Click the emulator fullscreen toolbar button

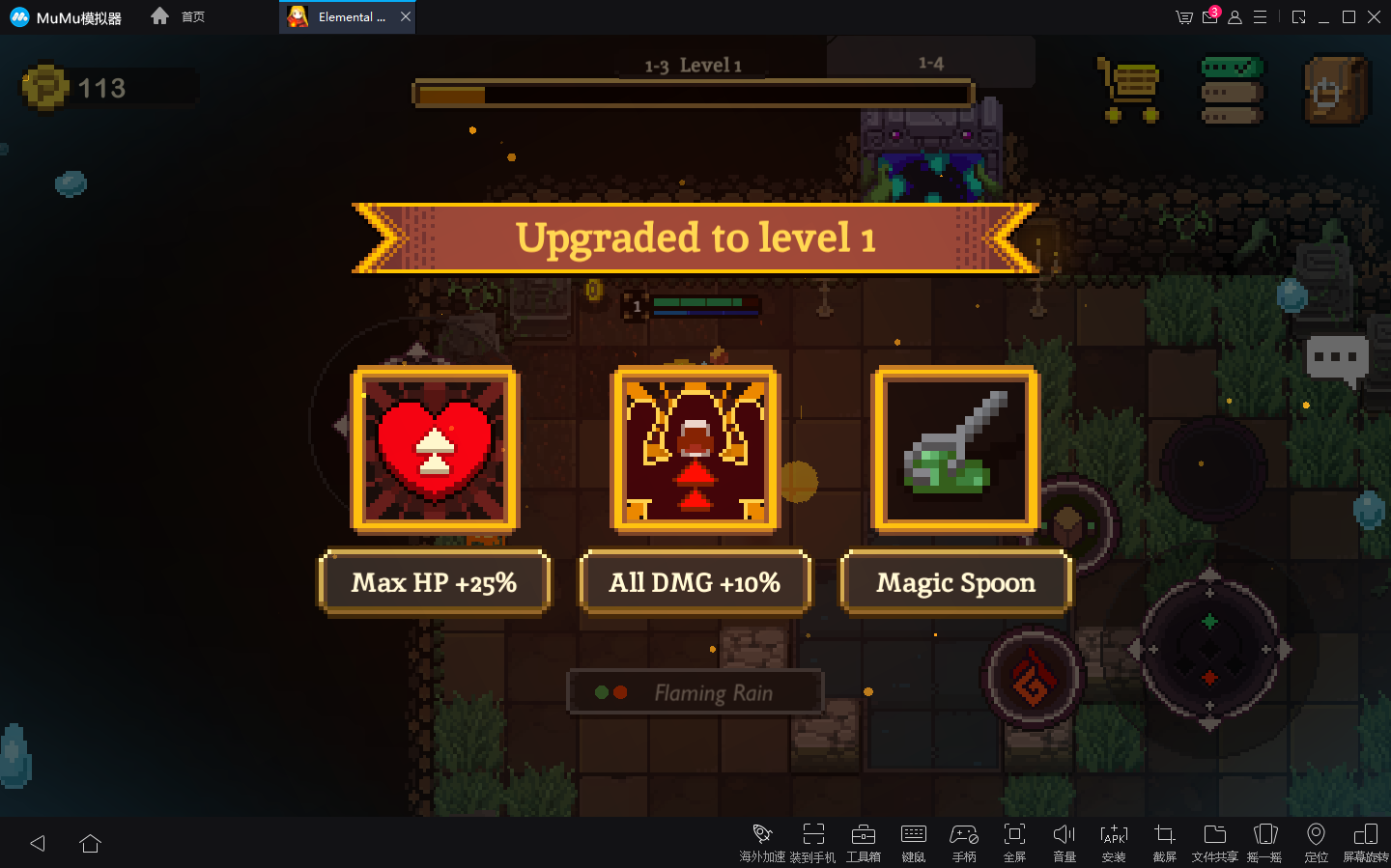(1014, 841)
